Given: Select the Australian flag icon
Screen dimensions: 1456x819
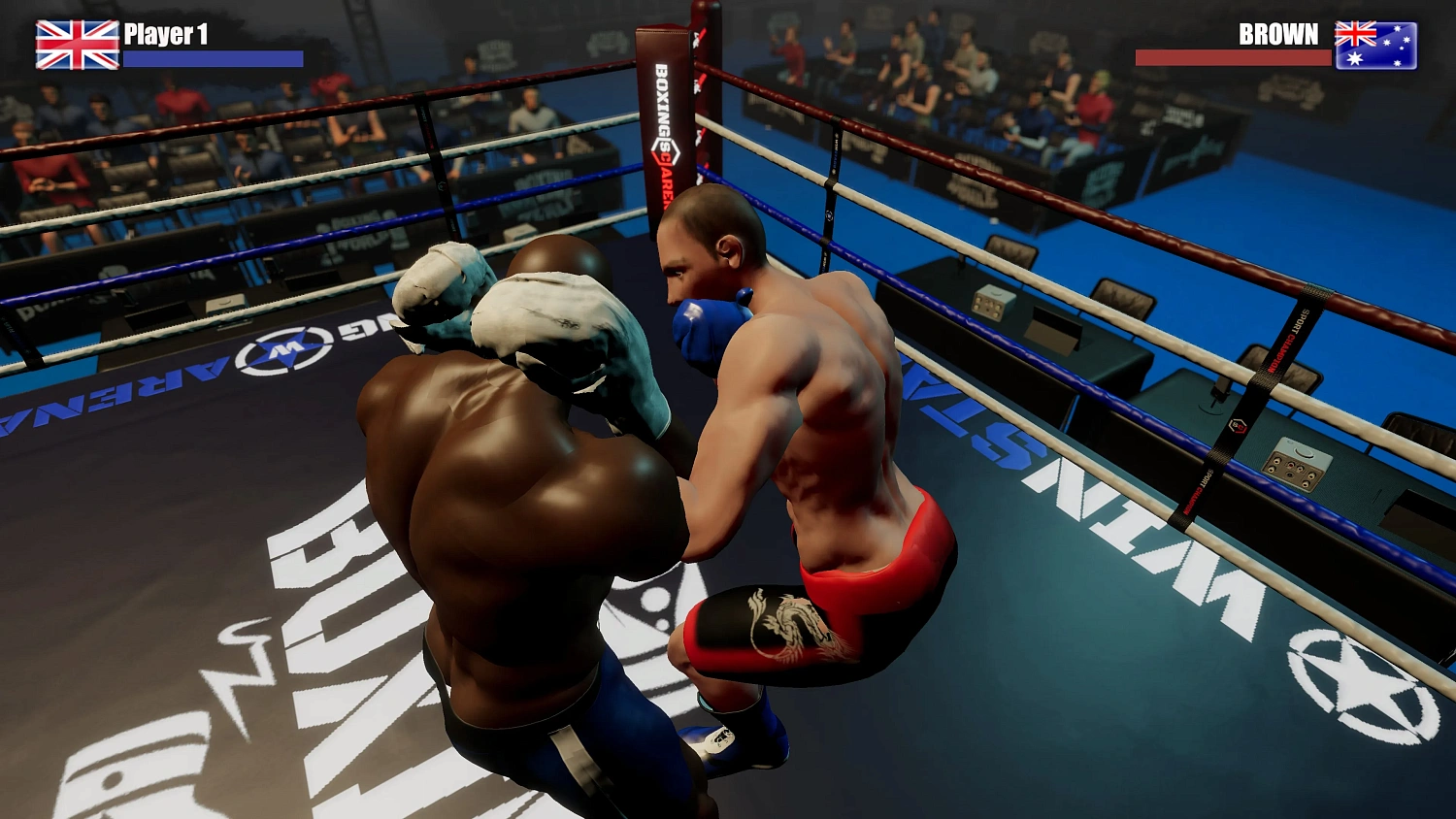Looking at the screenshot, I should tap(1375, 44).
